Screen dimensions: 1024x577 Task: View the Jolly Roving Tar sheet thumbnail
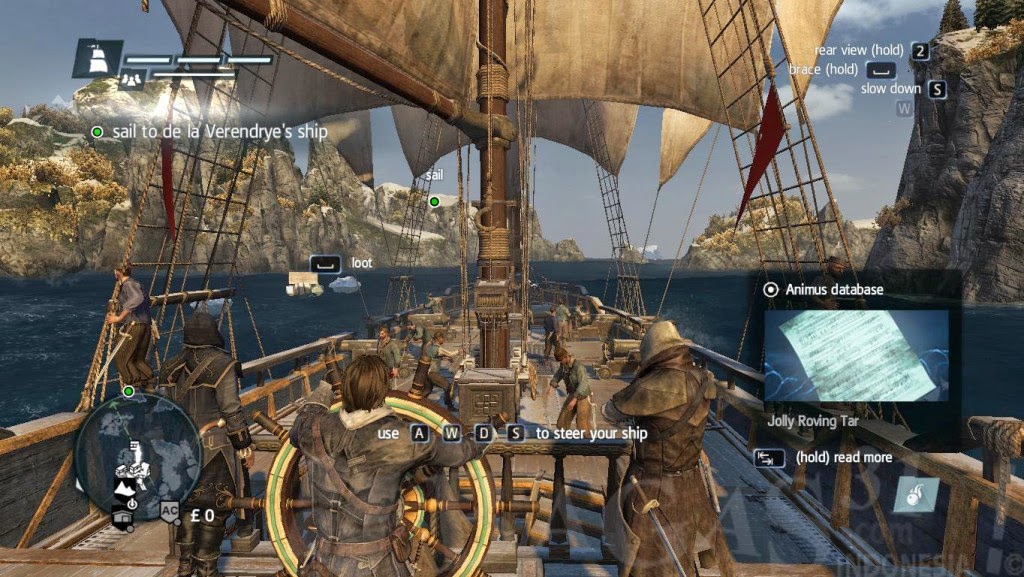coord(855,356)
